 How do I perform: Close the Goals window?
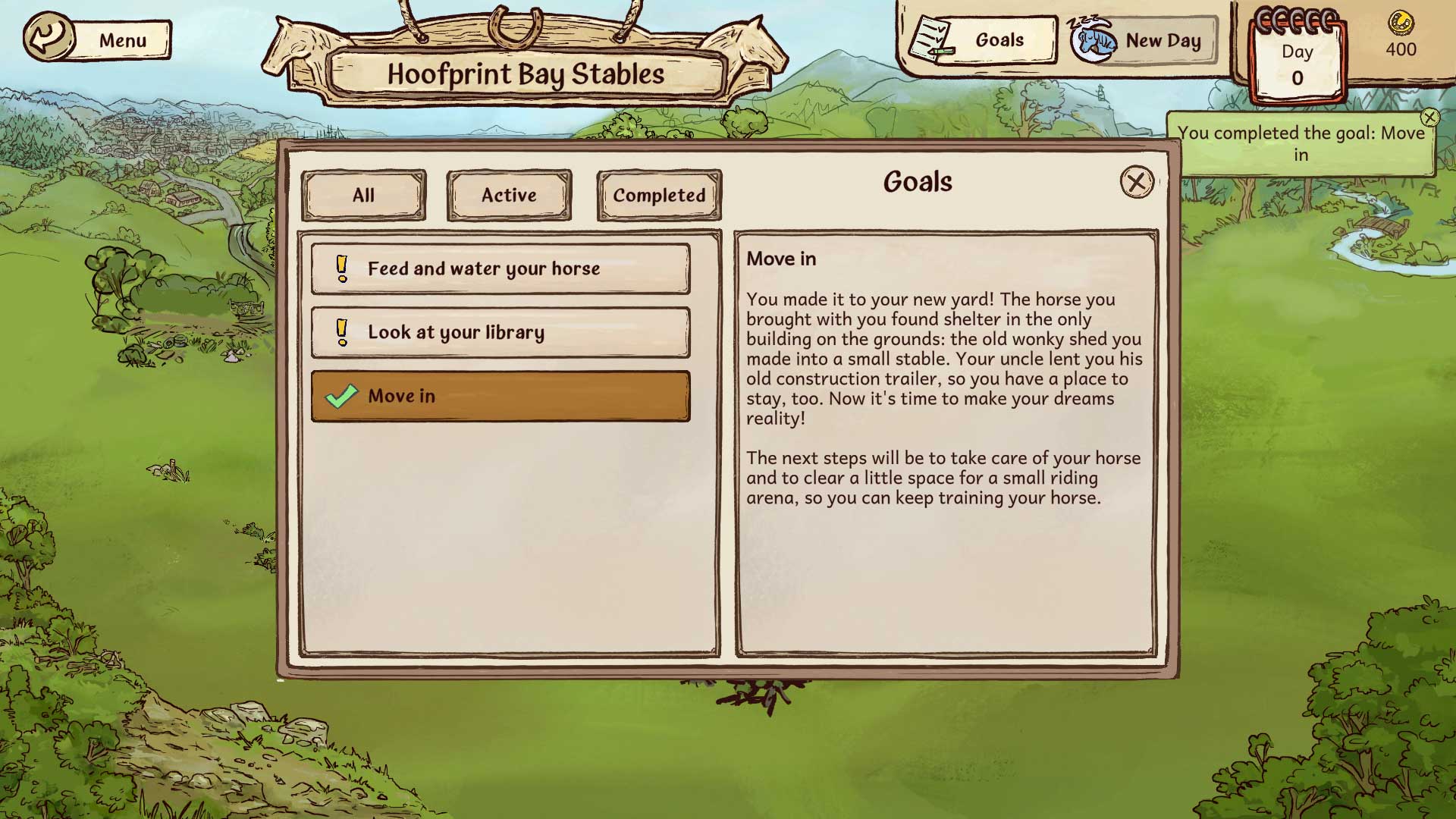(x=1137, y=182)
